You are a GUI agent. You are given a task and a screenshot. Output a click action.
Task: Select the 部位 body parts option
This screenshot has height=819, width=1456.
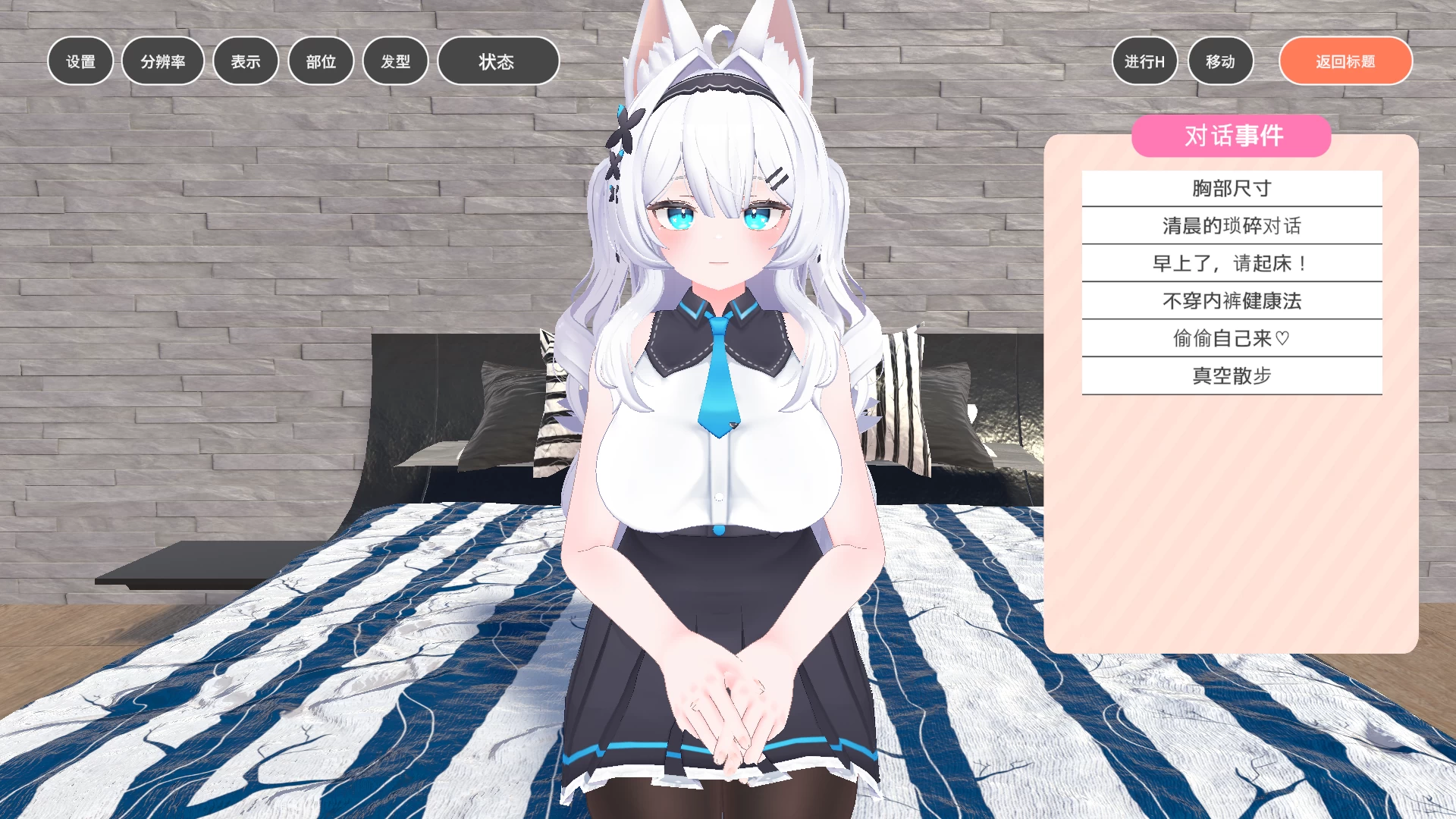[x=320, y=61]
